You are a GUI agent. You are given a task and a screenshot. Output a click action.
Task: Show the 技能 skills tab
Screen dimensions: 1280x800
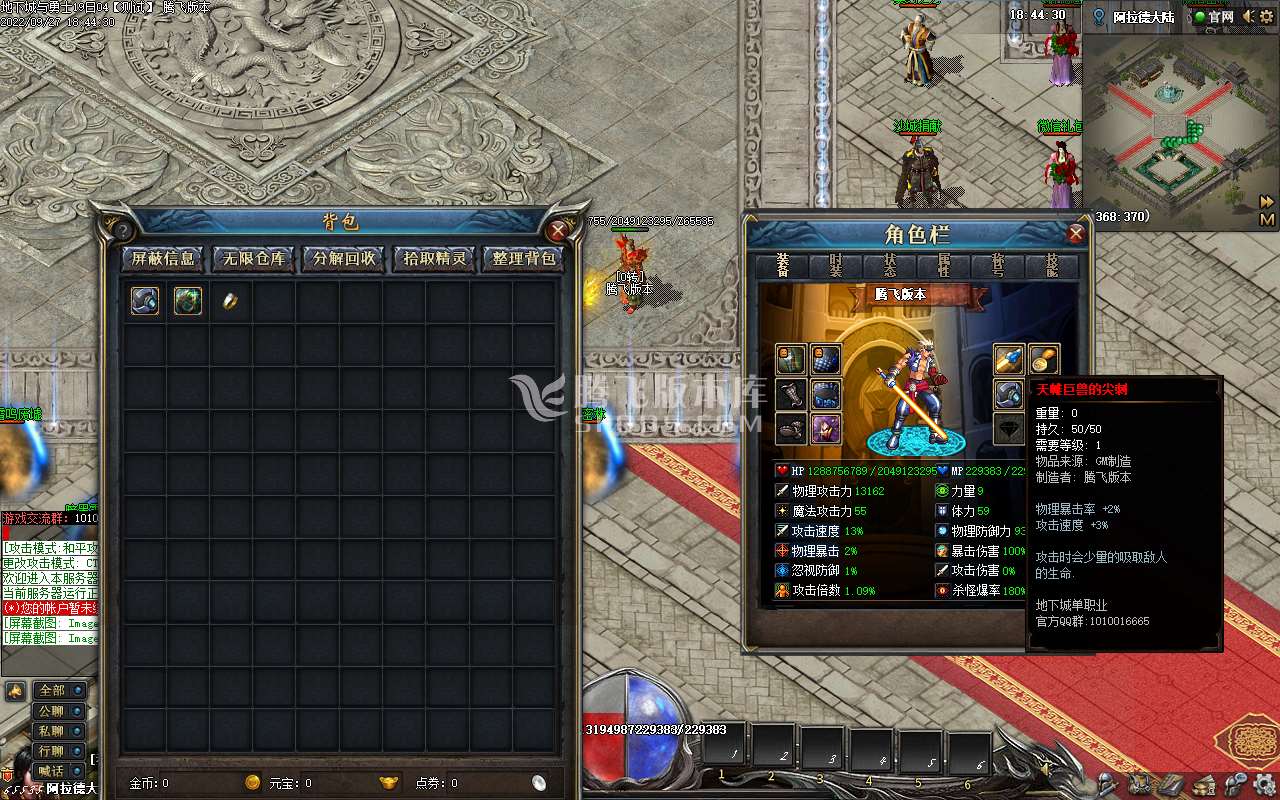click(1052, 266)
